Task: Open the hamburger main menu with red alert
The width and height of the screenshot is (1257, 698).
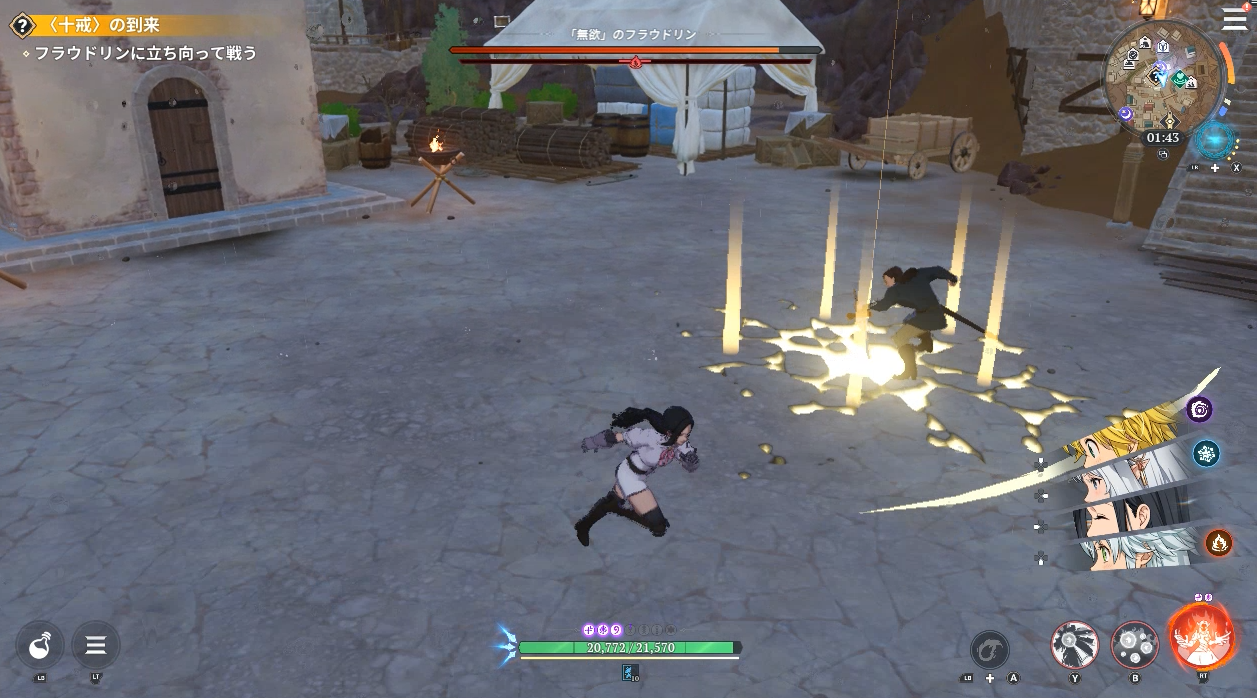Action: (x=1234, y=20)
